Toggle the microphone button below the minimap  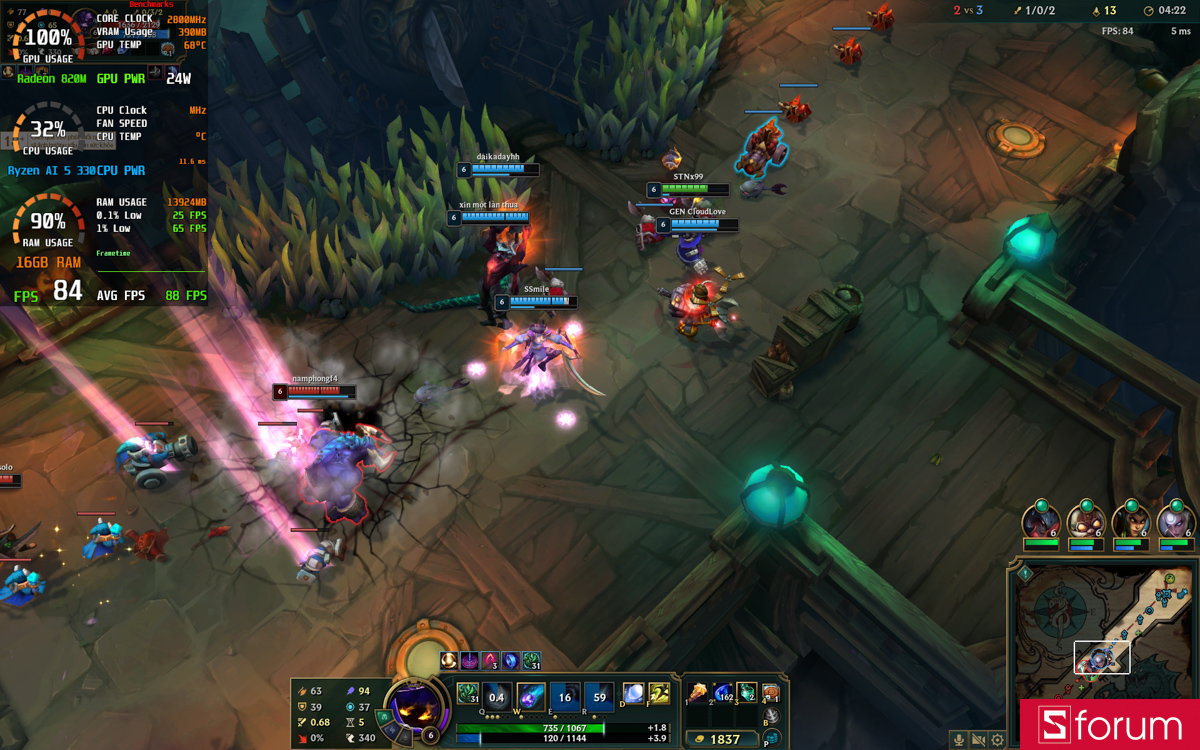click(x=959, y=740)
